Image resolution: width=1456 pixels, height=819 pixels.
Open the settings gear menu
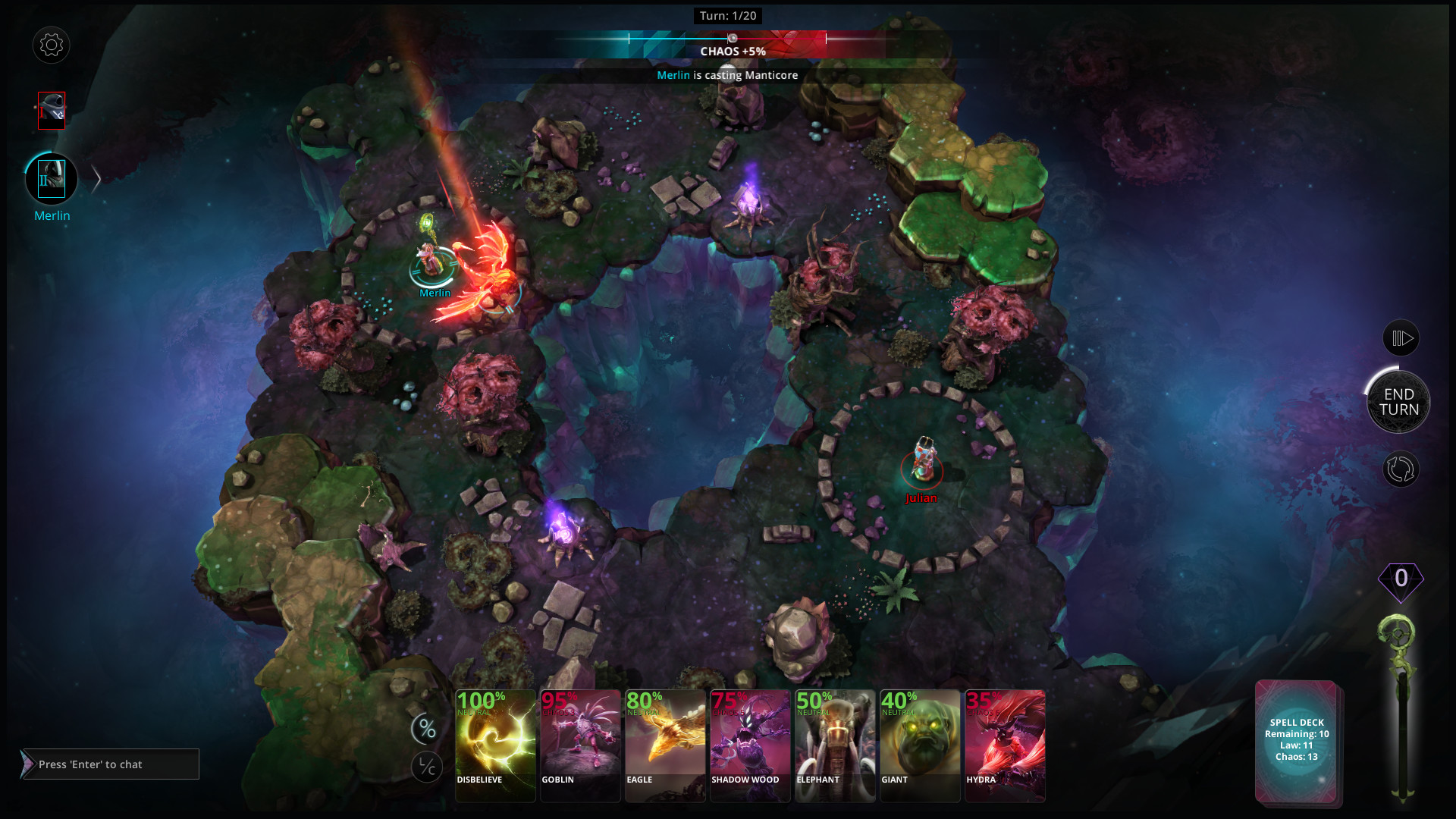[52, 45]
